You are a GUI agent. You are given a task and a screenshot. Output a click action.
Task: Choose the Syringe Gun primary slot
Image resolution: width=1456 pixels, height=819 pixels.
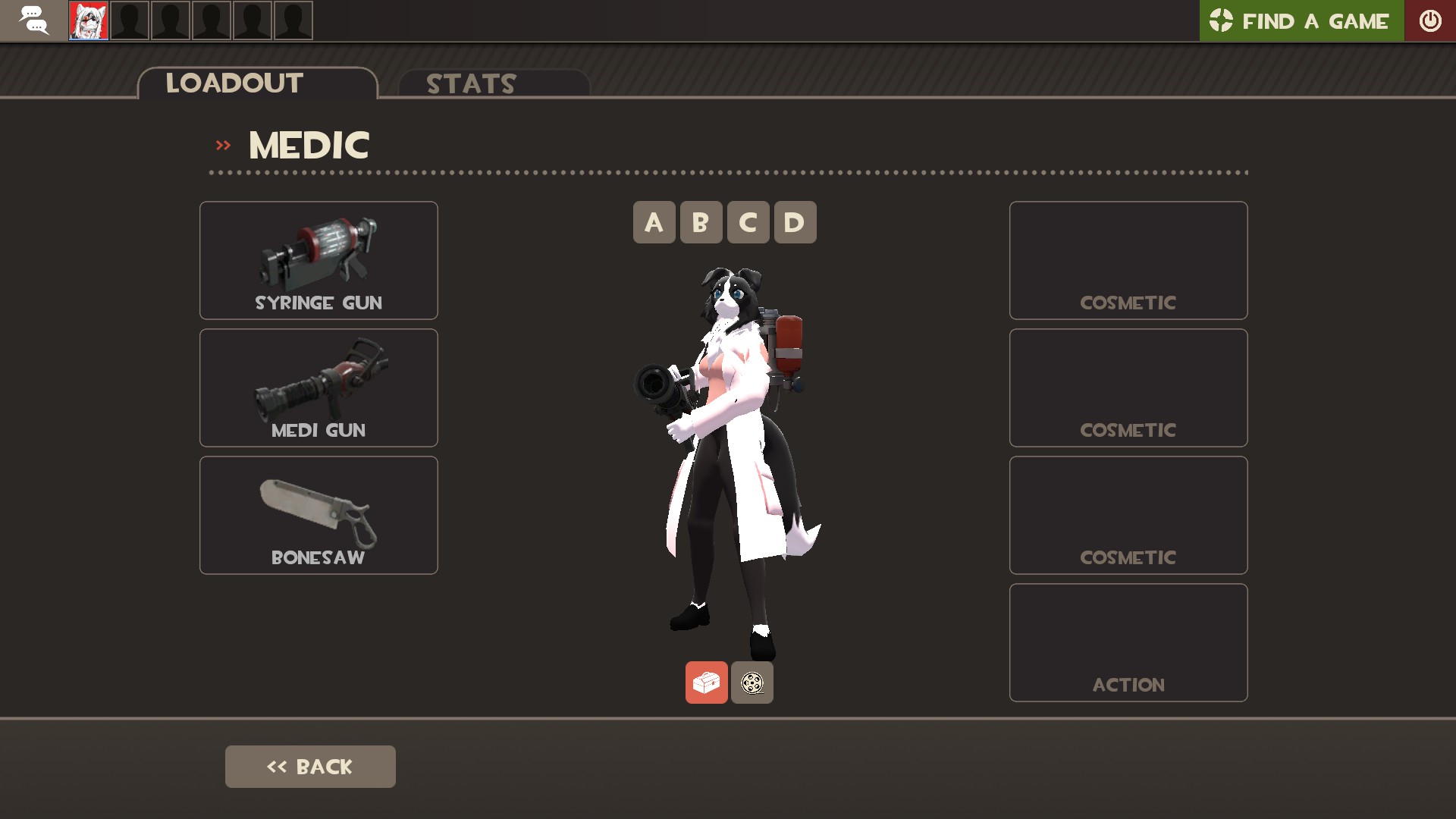[x=318, y=260]
